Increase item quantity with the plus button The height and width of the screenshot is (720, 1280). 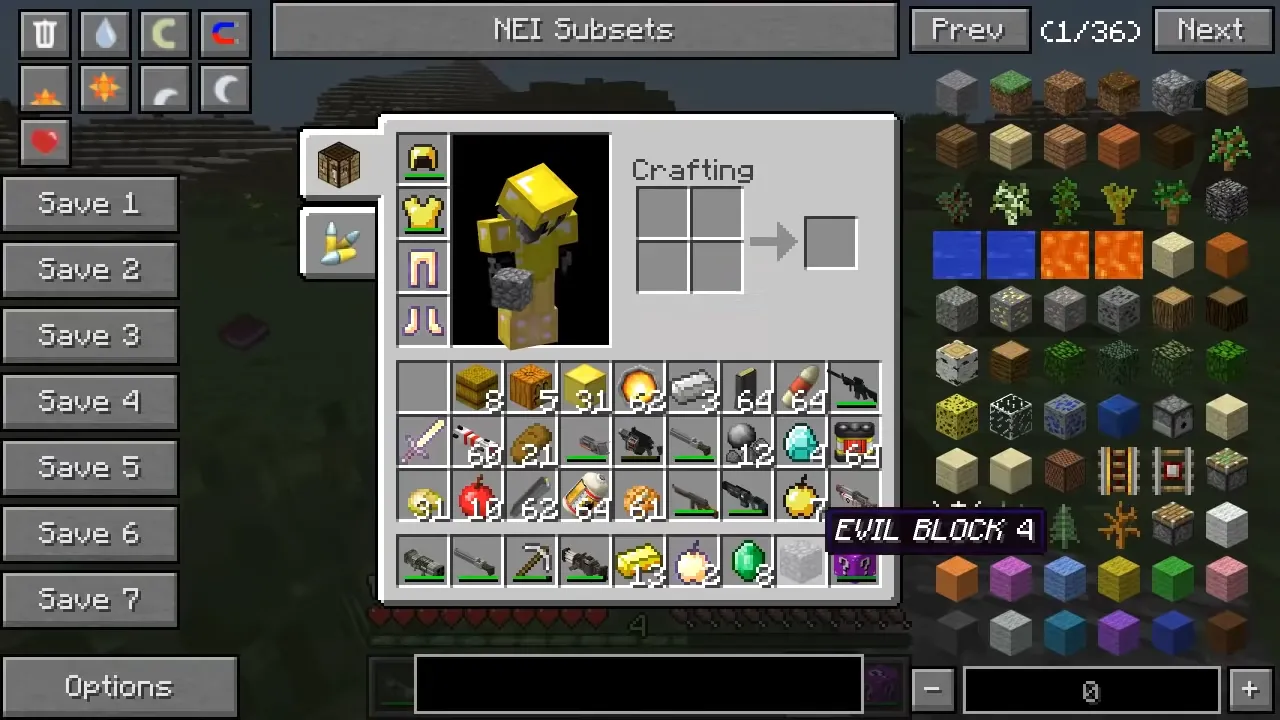(x=1249, y=689)
